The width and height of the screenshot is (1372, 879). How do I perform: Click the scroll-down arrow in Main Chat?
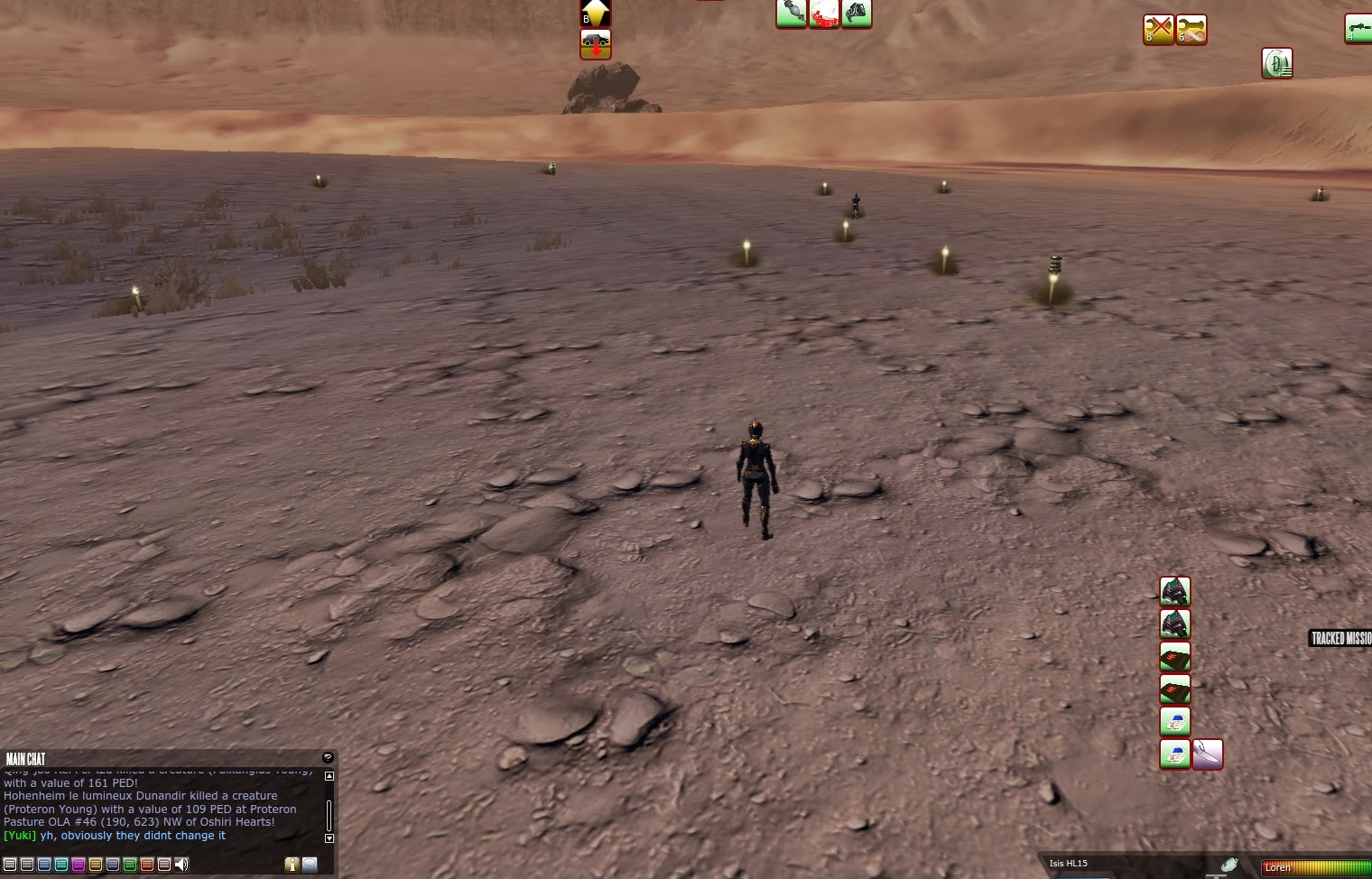point(328,838)
